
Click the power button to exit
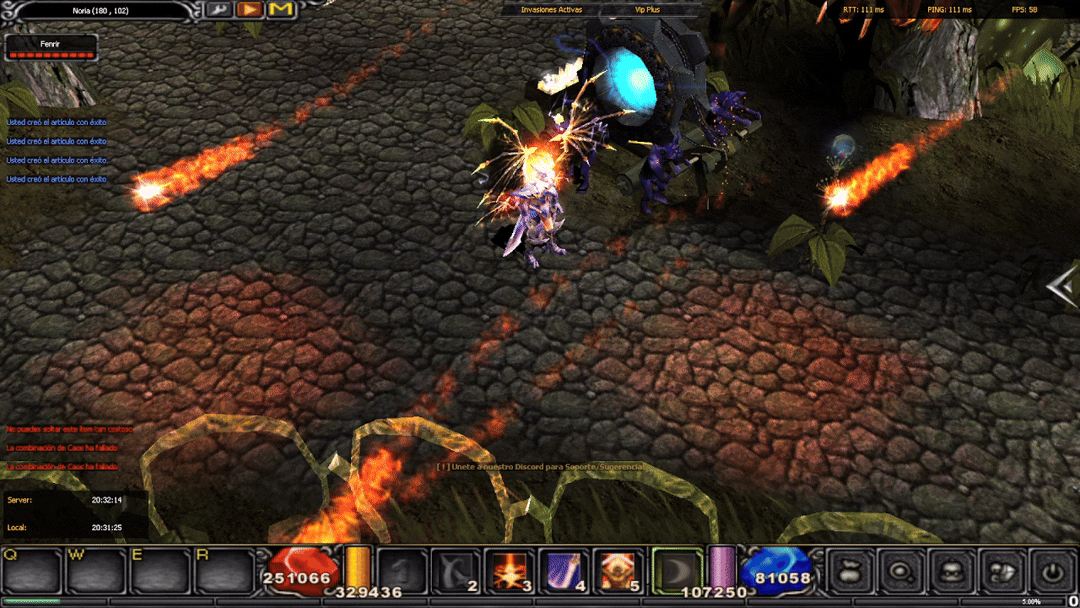(x=1053, y=571)
